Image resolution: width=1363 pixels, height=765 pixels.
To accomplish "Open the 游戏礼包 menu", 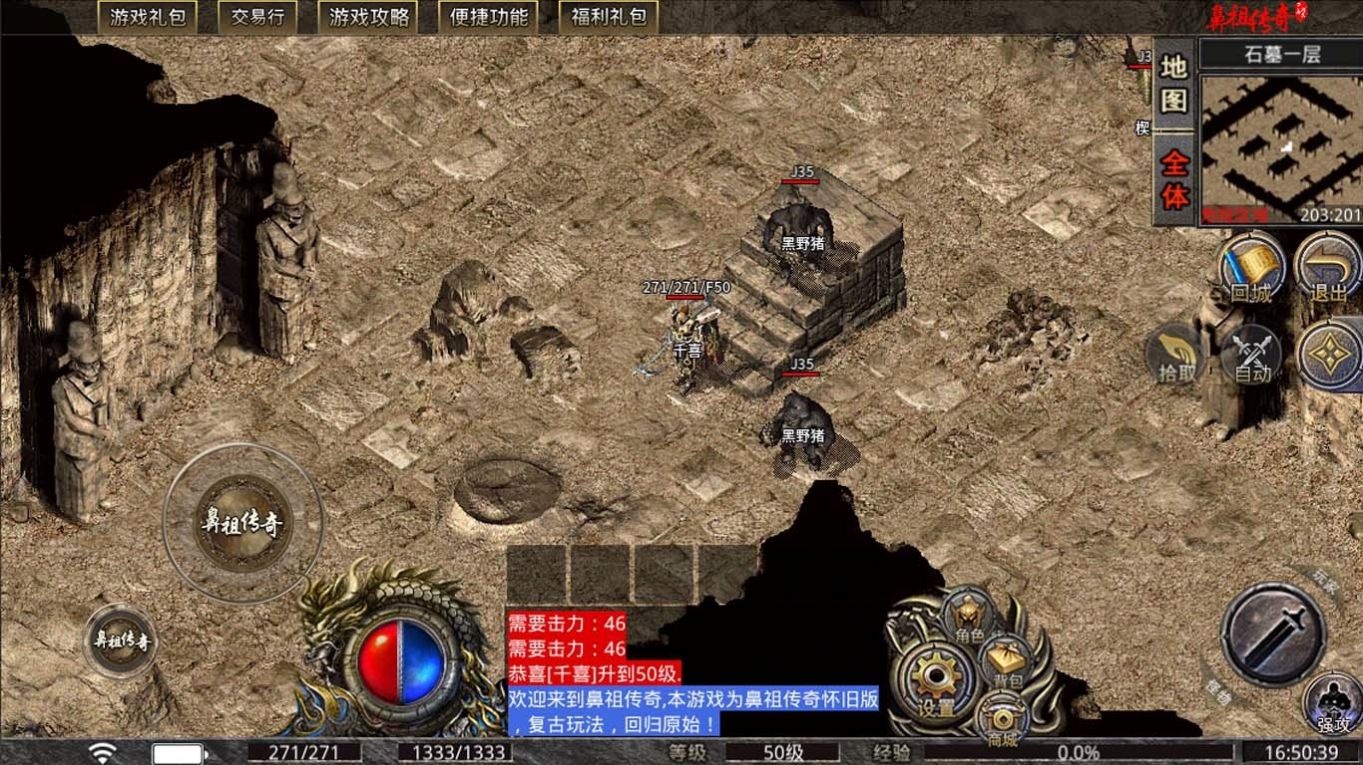I will [146, 16].
